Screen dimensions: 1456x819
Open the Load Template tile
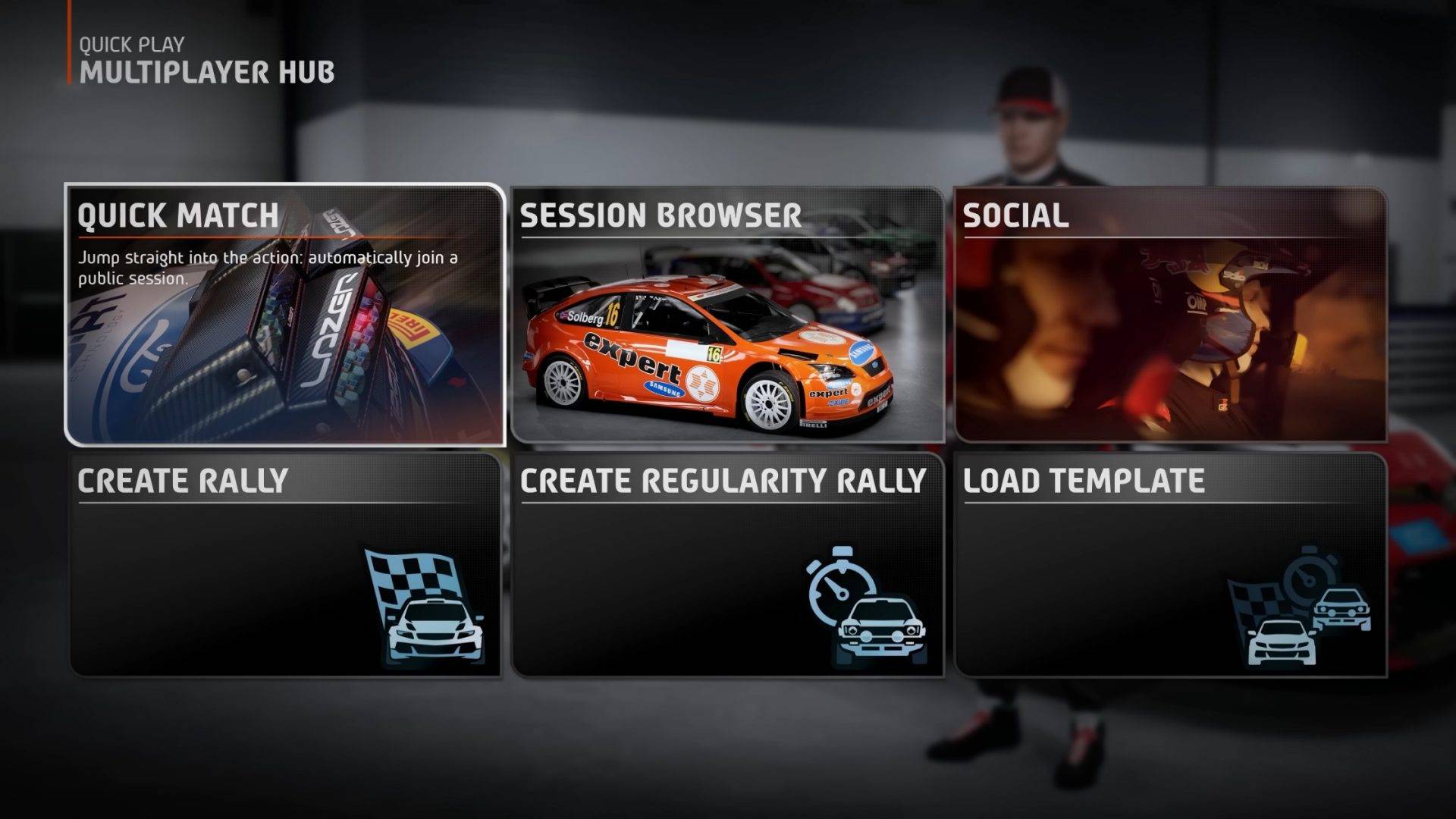click(1170, 564)
